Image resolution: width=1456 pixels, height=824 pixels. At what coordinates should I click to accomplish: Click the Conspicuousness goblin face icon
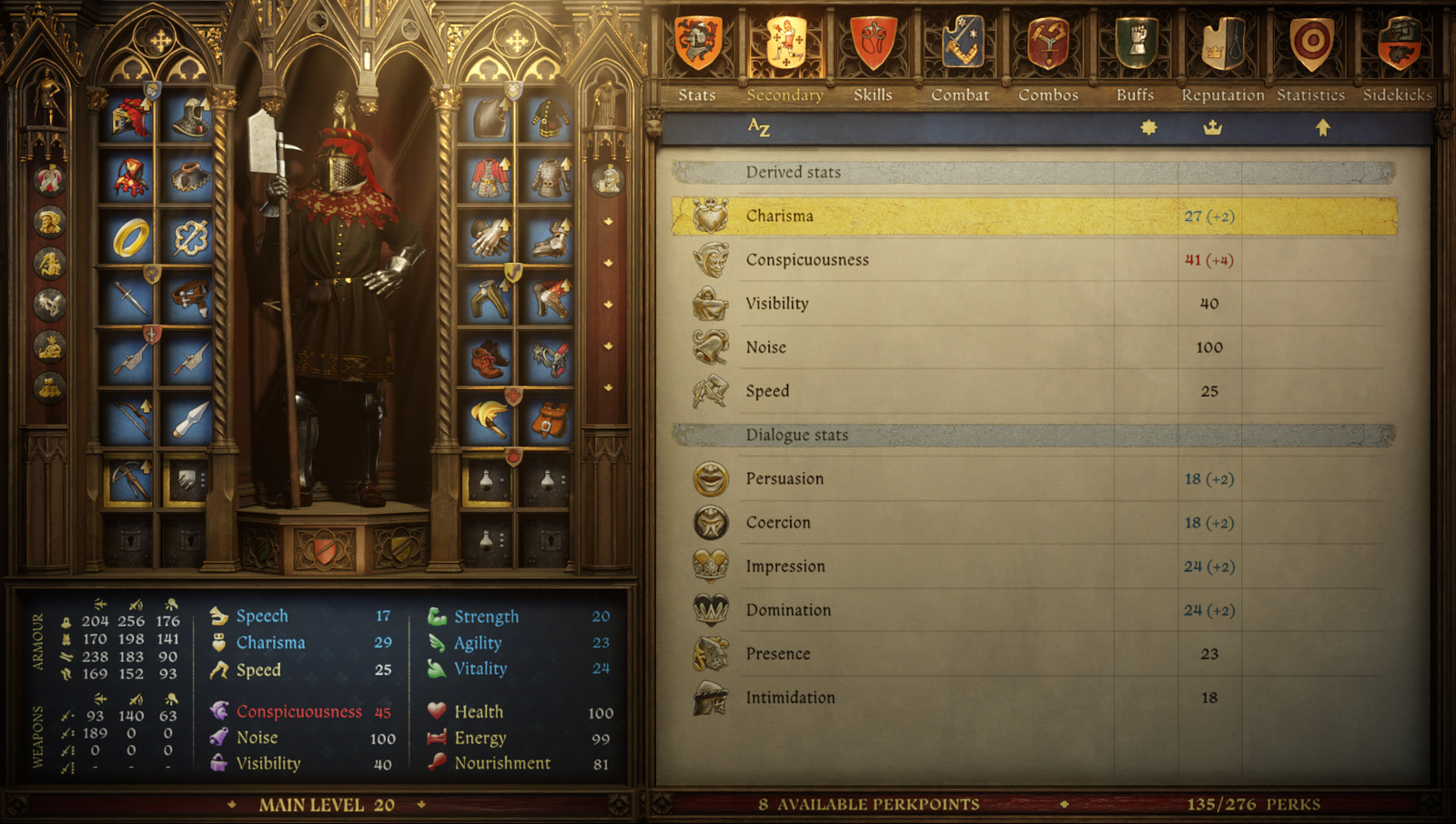(x=711, y=259)
